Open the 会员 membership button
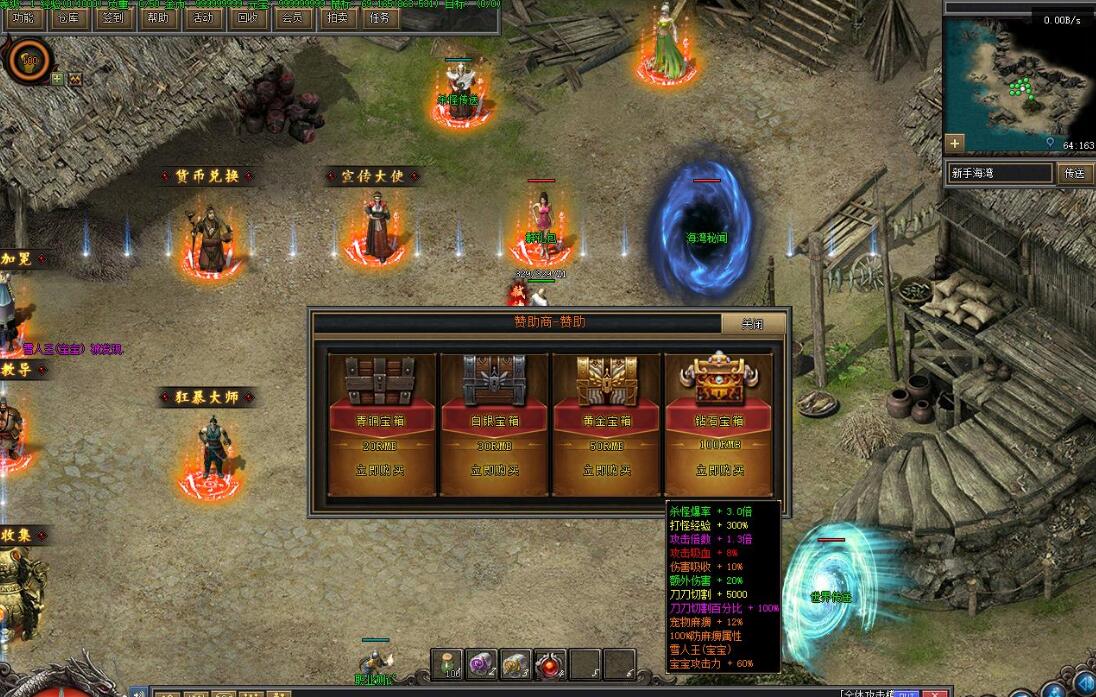 pyautogui.click(x=292, y=17)
